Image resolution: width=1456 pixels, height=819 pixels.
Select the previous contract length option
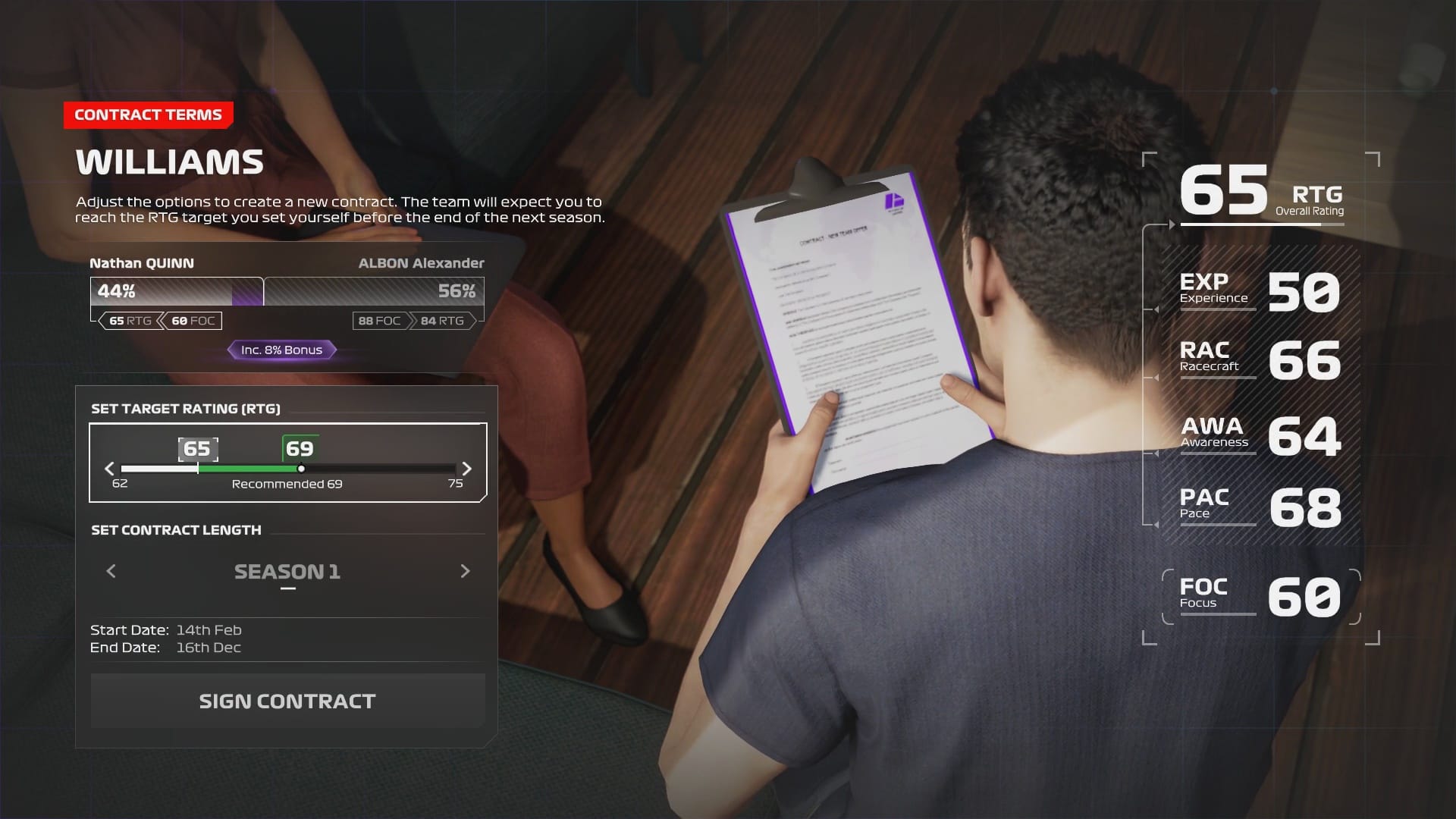tap(111, 571)
